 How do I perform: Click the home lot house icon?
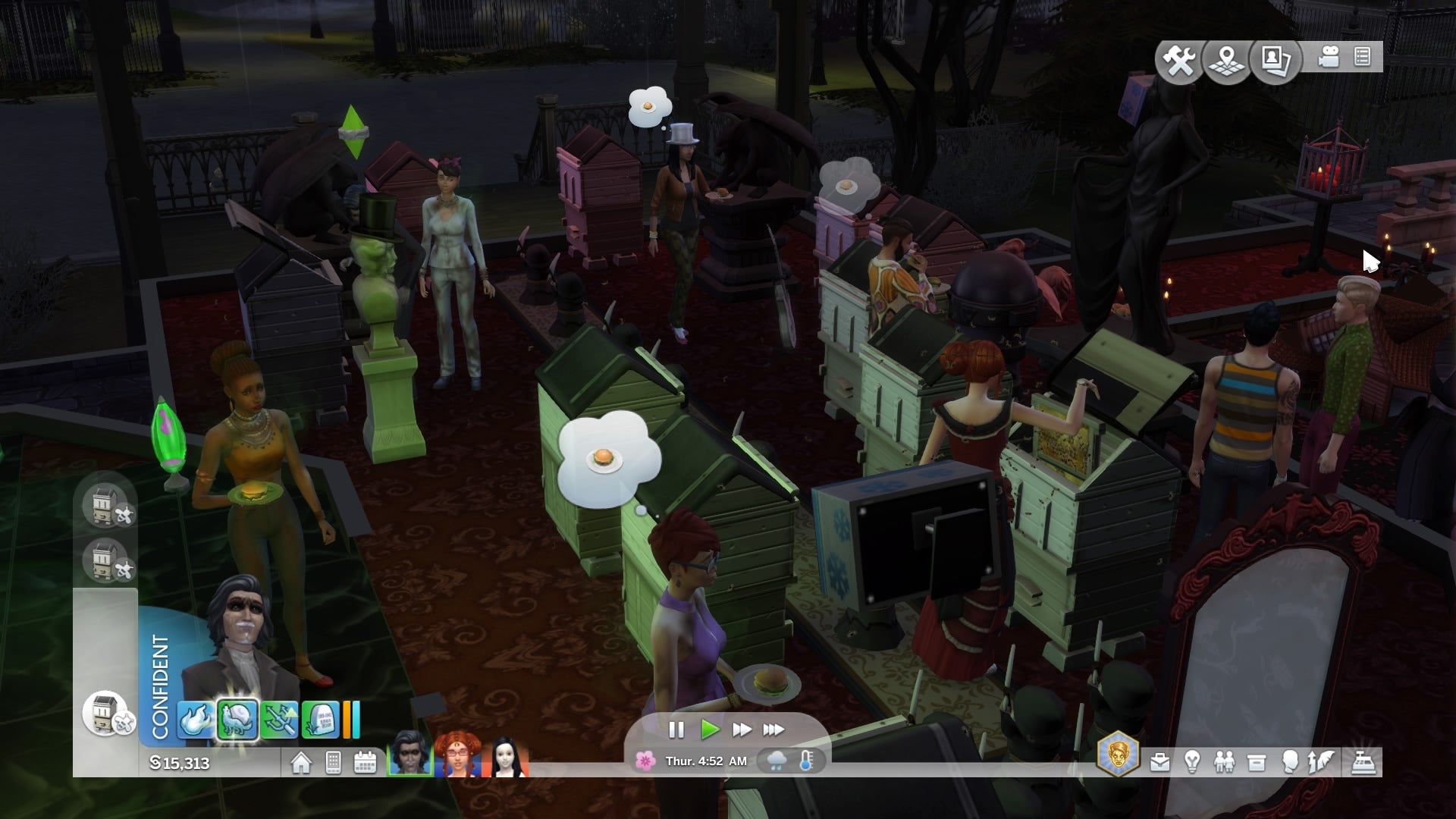point(301,762)
